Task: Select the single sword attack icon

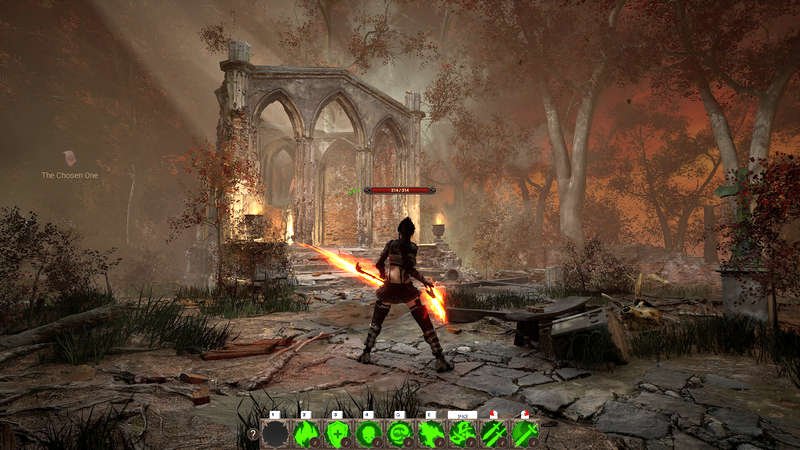Action: 525,434
